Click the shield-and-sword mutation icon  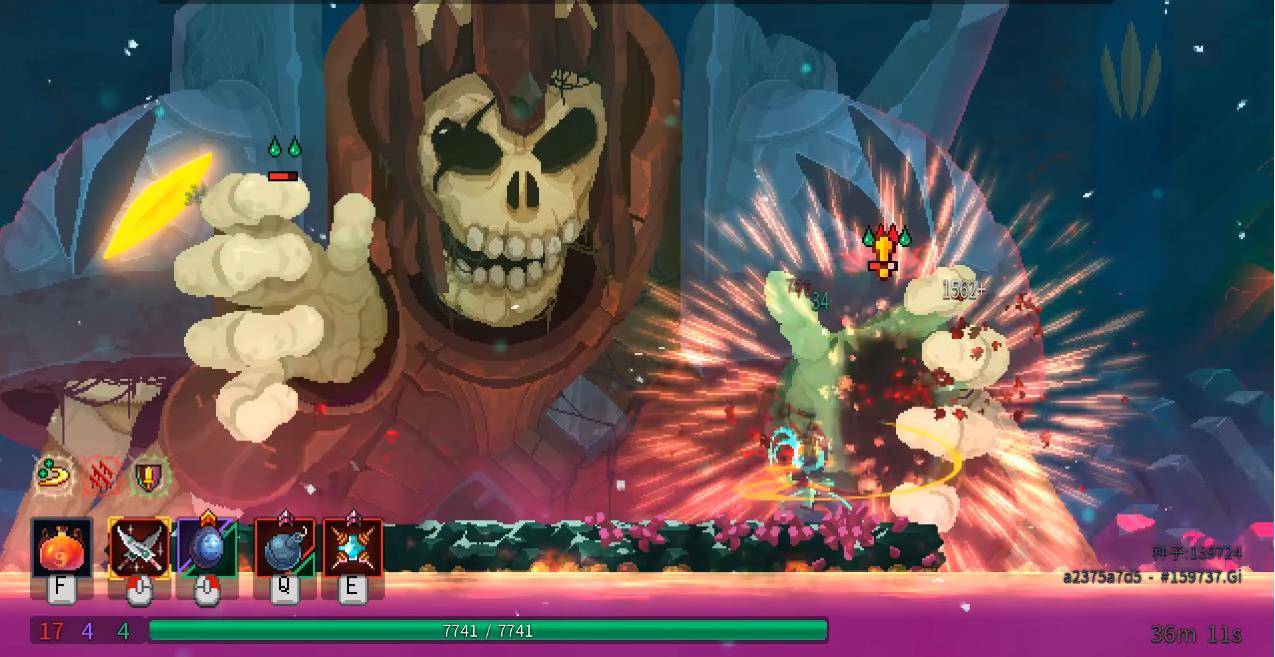(149, 475)
